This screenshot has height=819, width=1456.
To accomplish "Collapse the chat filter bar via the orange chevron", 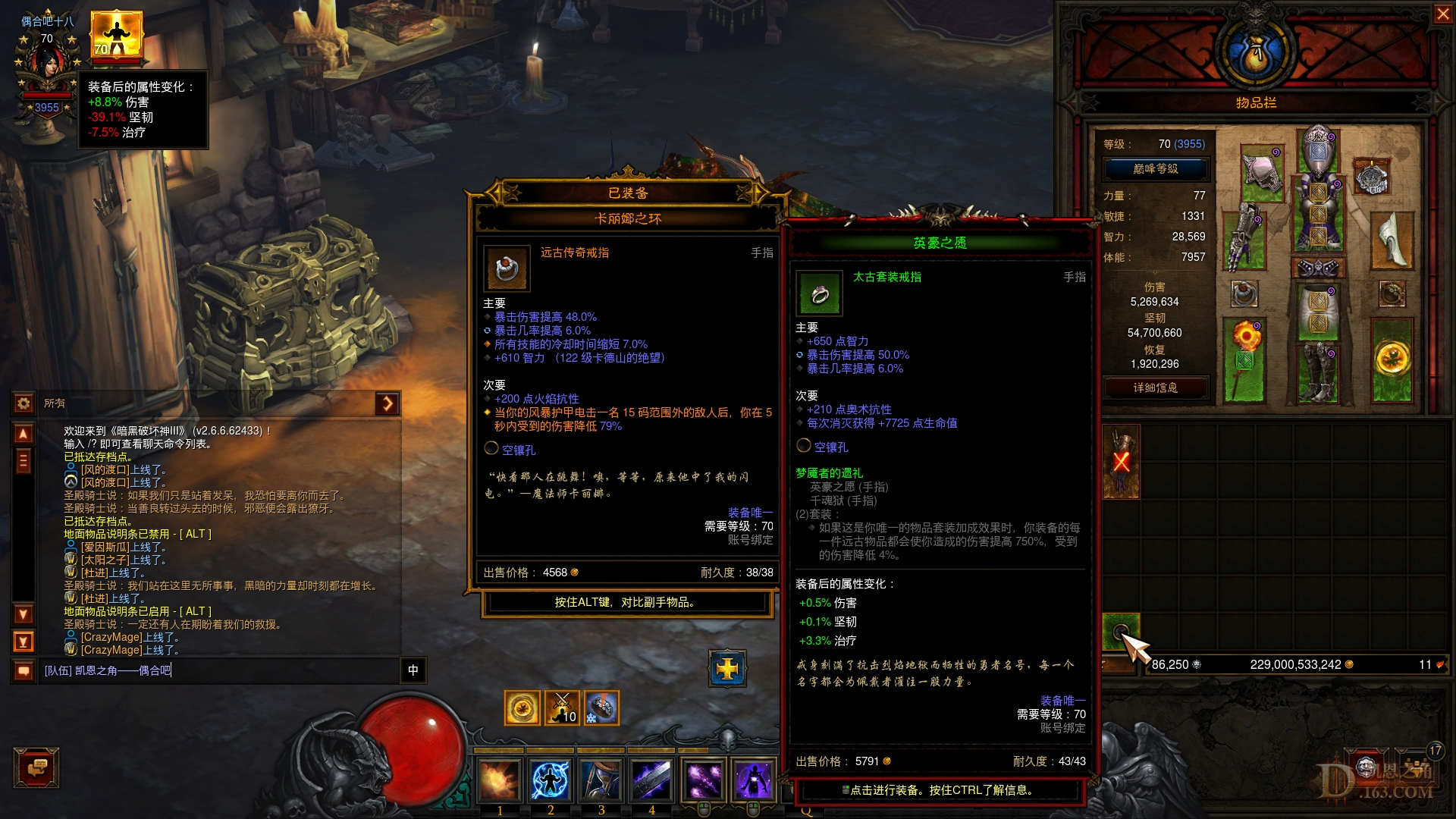I will (388, 404).
